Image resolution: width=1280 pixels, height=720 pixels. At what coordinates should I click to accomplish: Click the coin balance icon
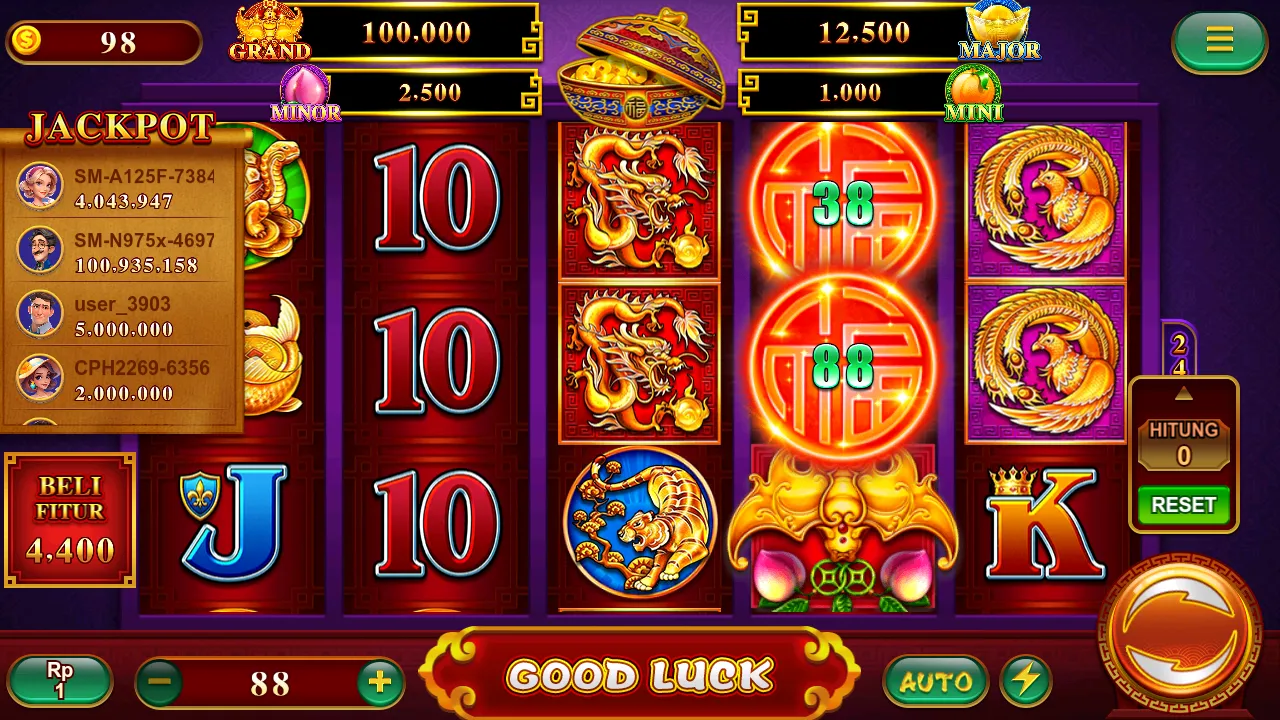pos(27,38)
